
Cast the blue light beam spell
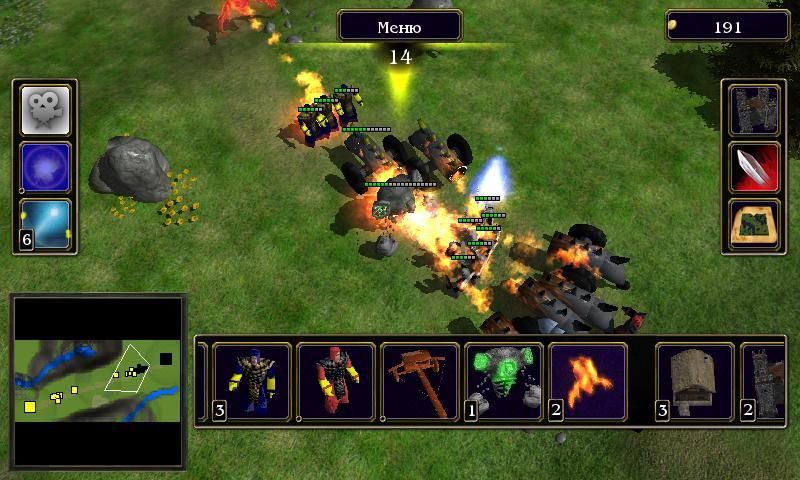tap(46, 224)
